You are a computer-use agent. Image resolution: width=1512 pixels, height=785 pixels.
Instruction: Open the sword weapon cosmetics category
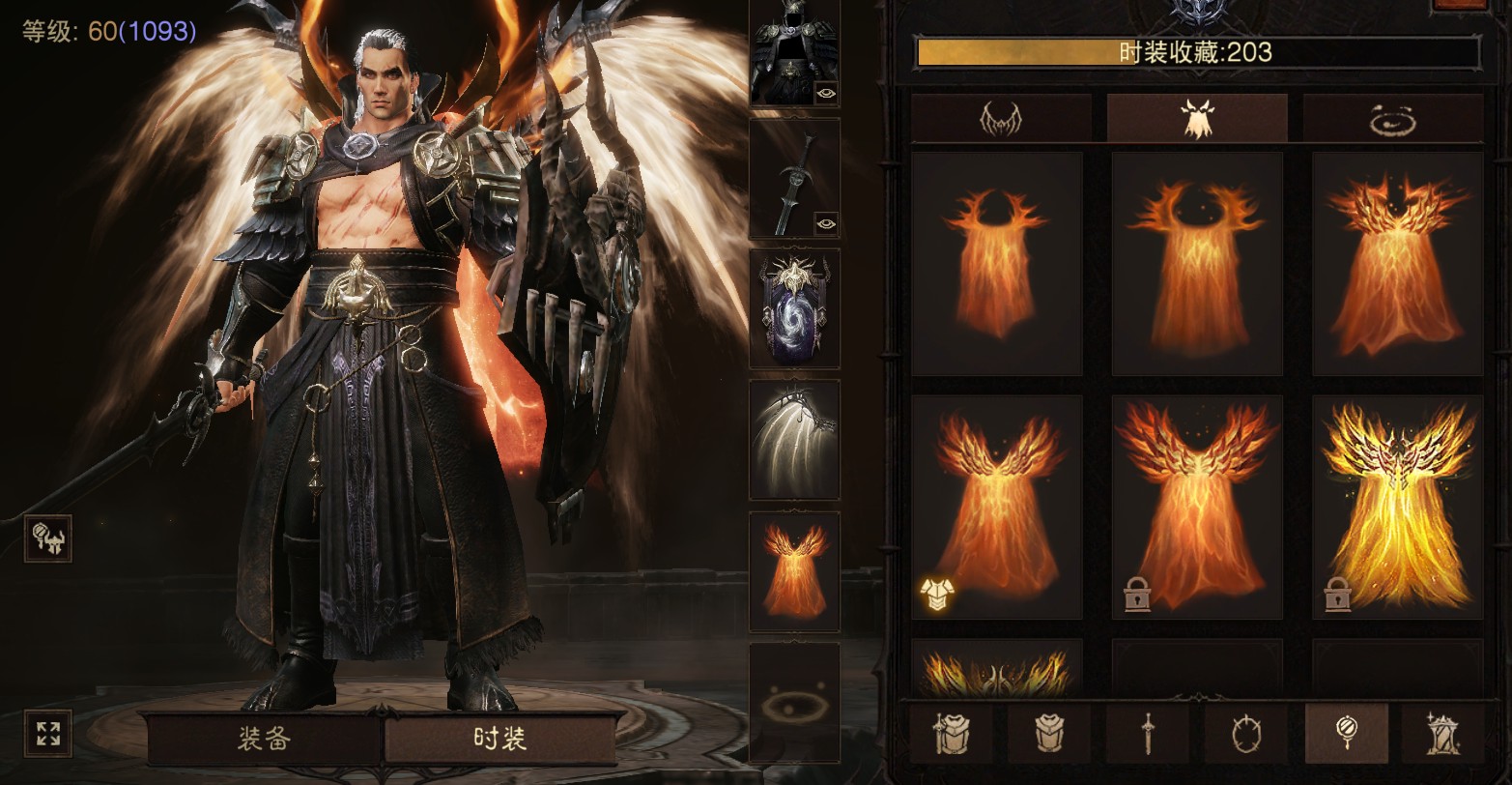click(1148, 734)
